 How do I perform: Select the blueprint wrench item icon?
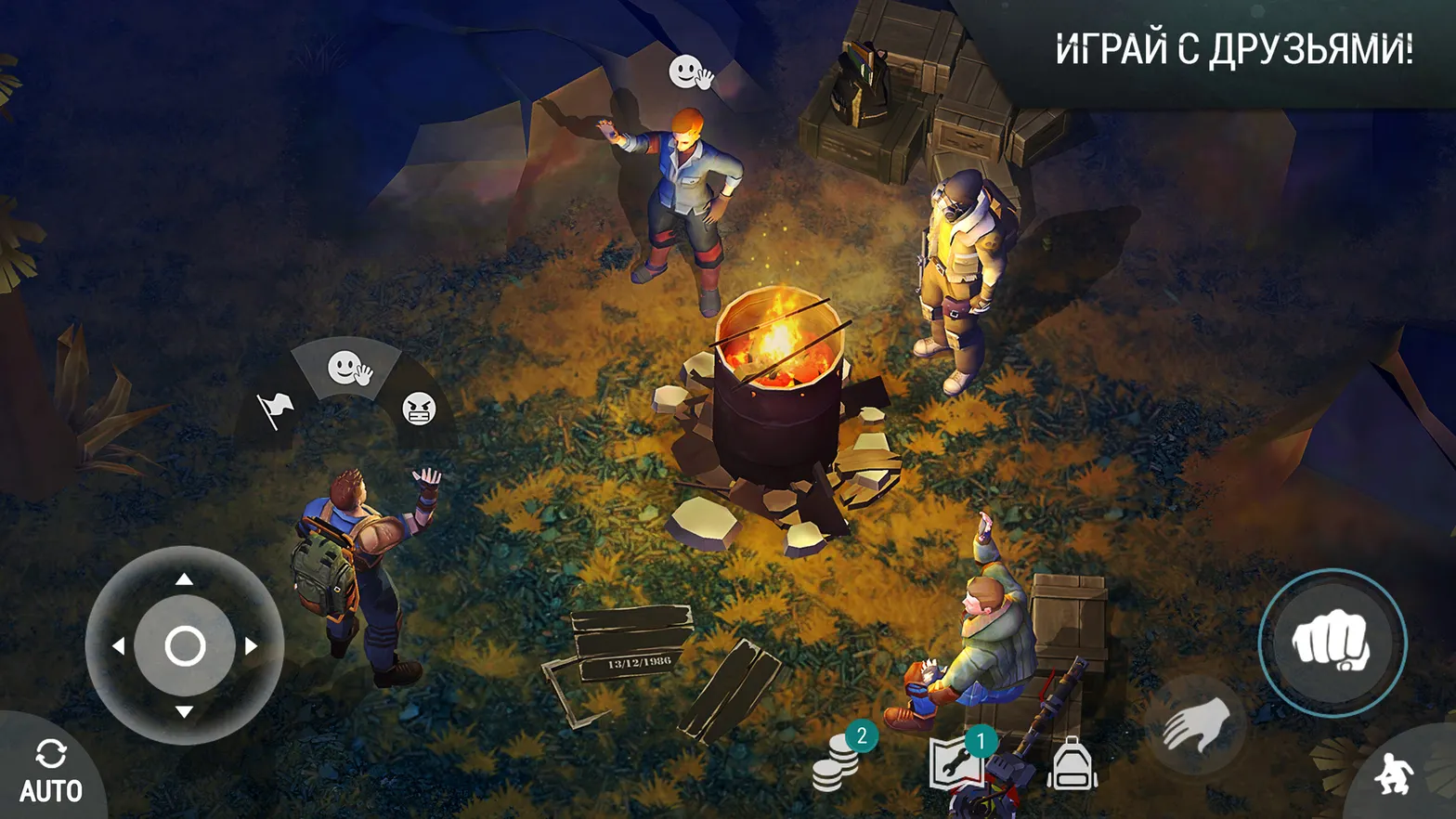coord(956,763)
